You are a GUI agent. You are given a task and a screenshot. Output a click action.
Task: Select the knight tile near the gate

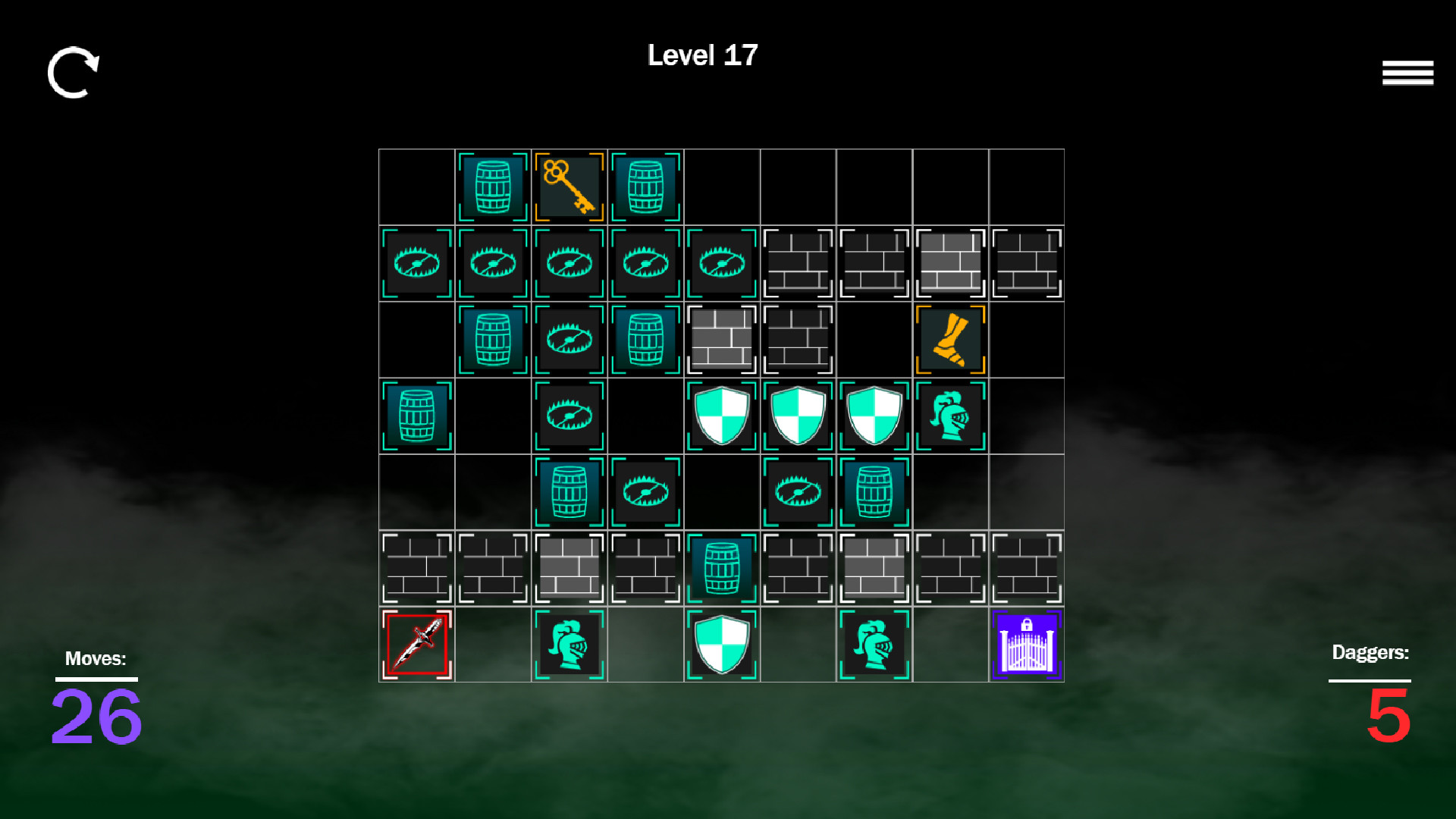(x=874, y=643)
